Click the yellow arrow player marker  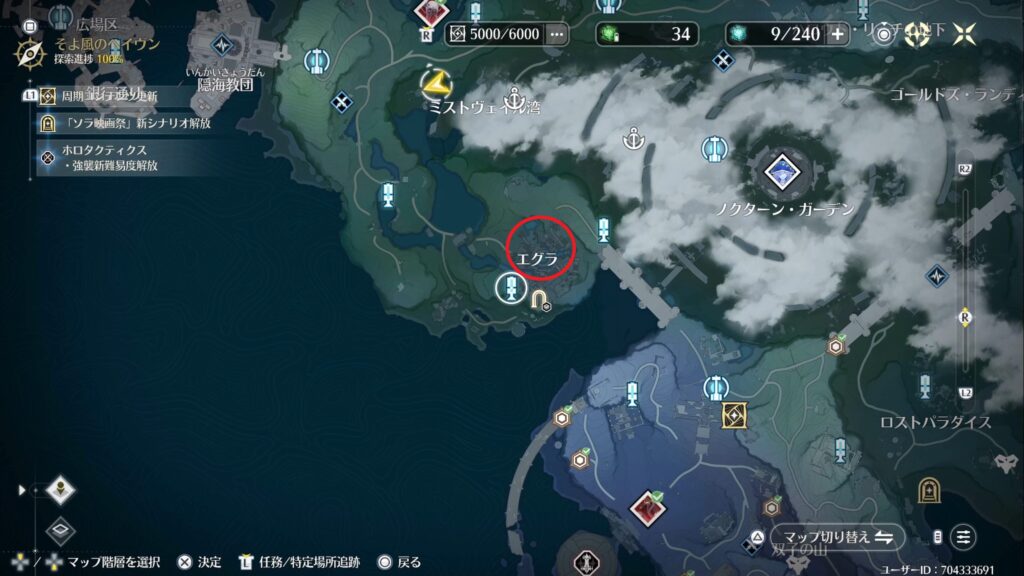(436, 81)
